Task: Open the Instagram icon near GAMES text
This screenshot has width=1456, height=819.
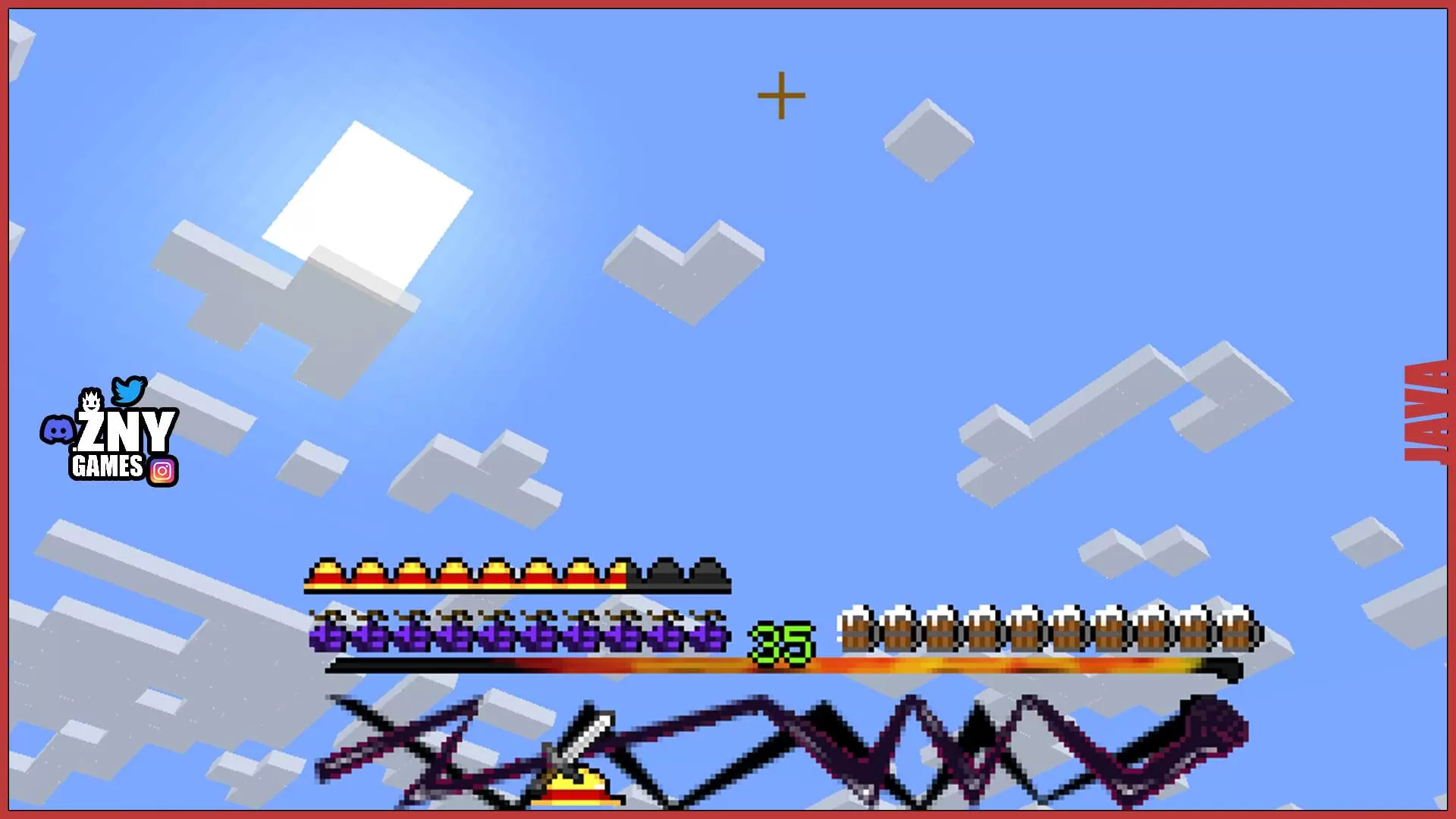Action: point(162,470)
